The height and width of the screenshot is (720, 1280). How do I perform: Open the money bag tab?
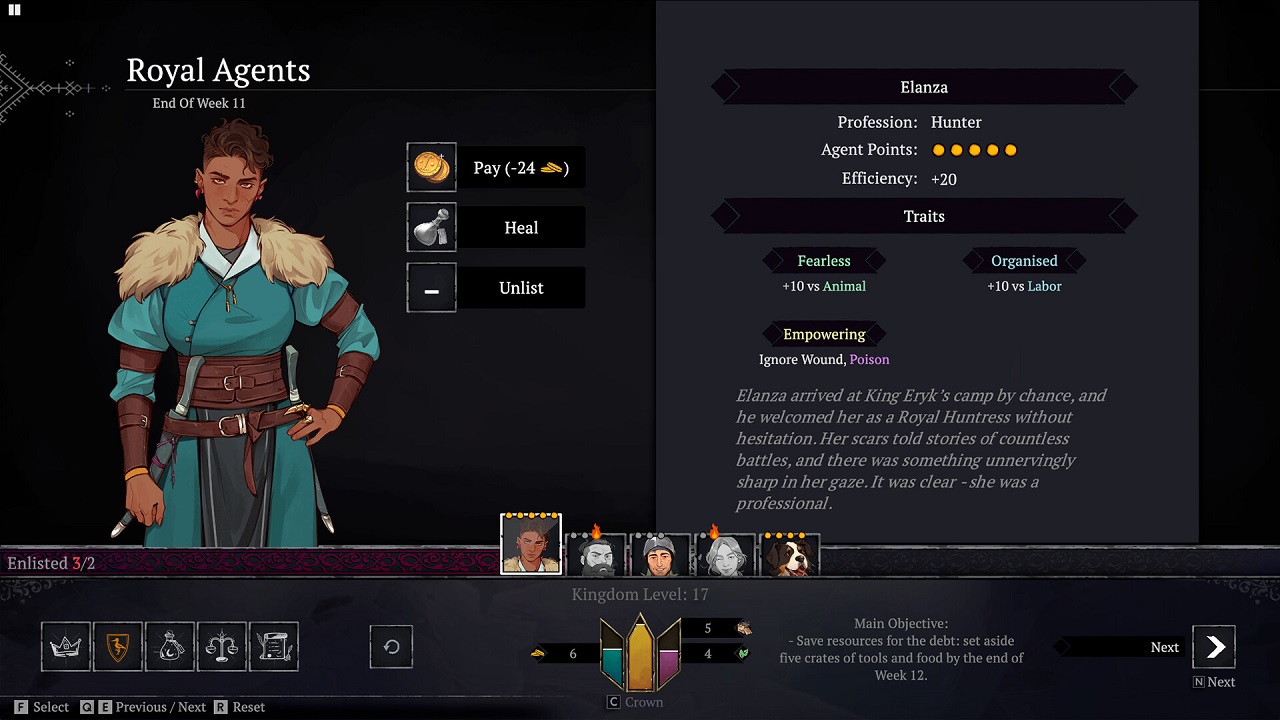tap(170, 647)
